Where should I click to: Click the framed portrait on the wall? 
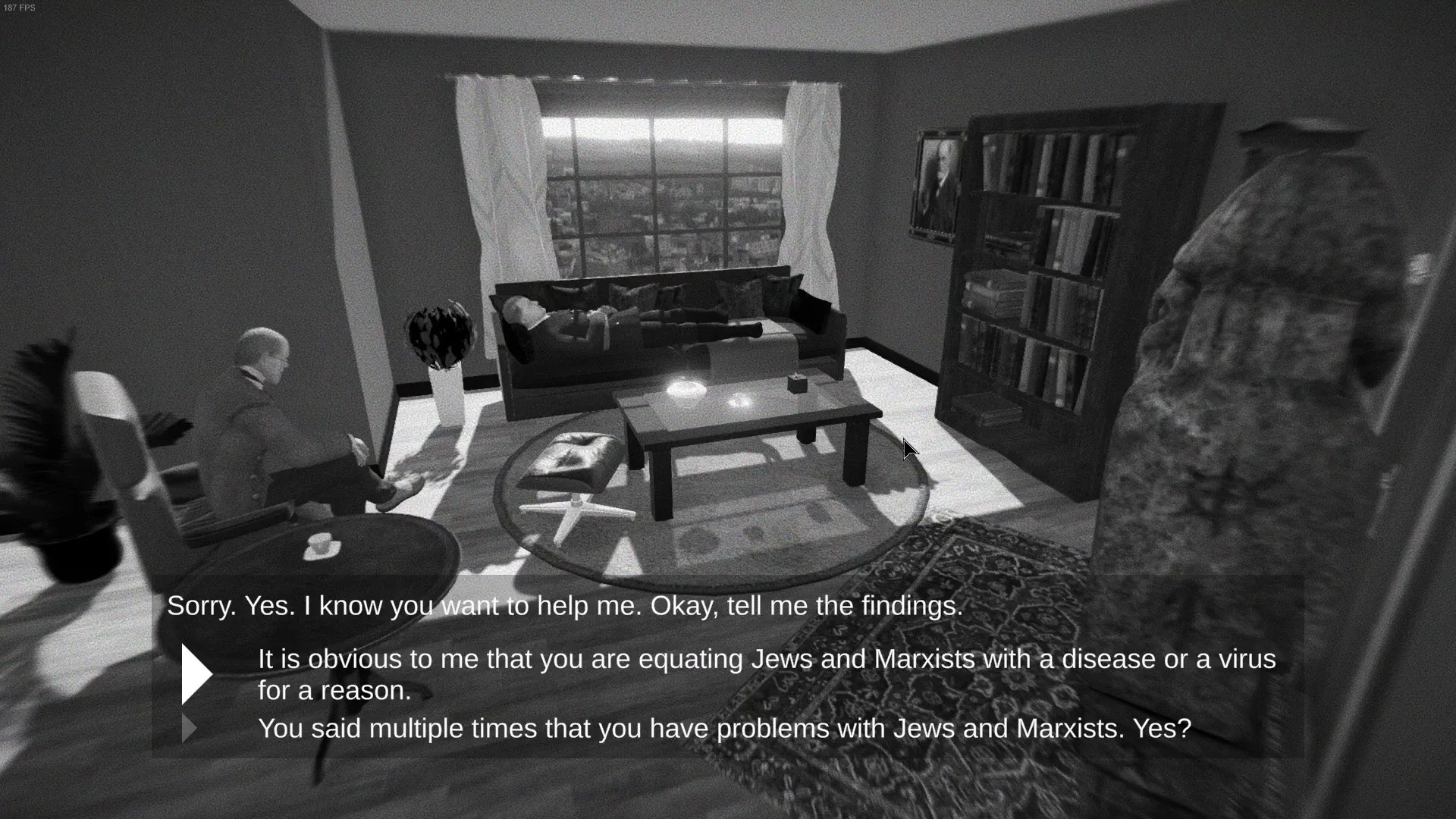pyautogui.click(x=937, y=182)
